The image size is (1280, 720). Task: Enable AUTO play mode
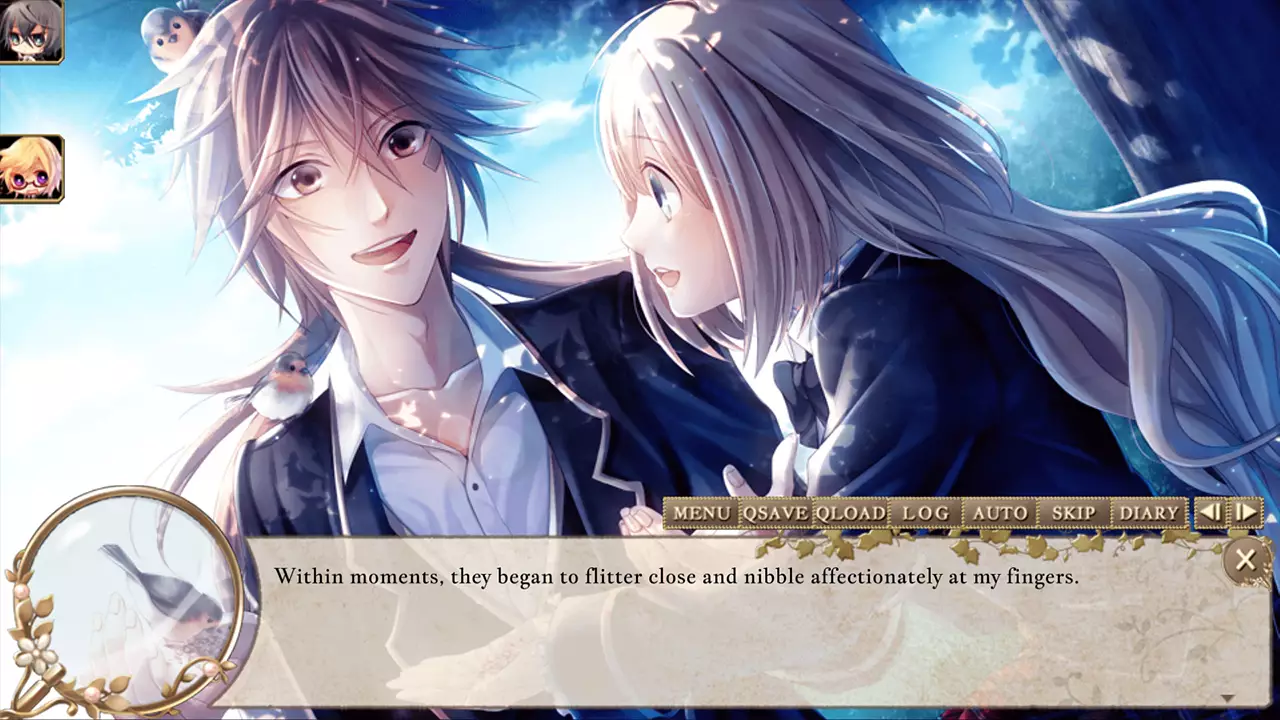[x=998, y=512]
